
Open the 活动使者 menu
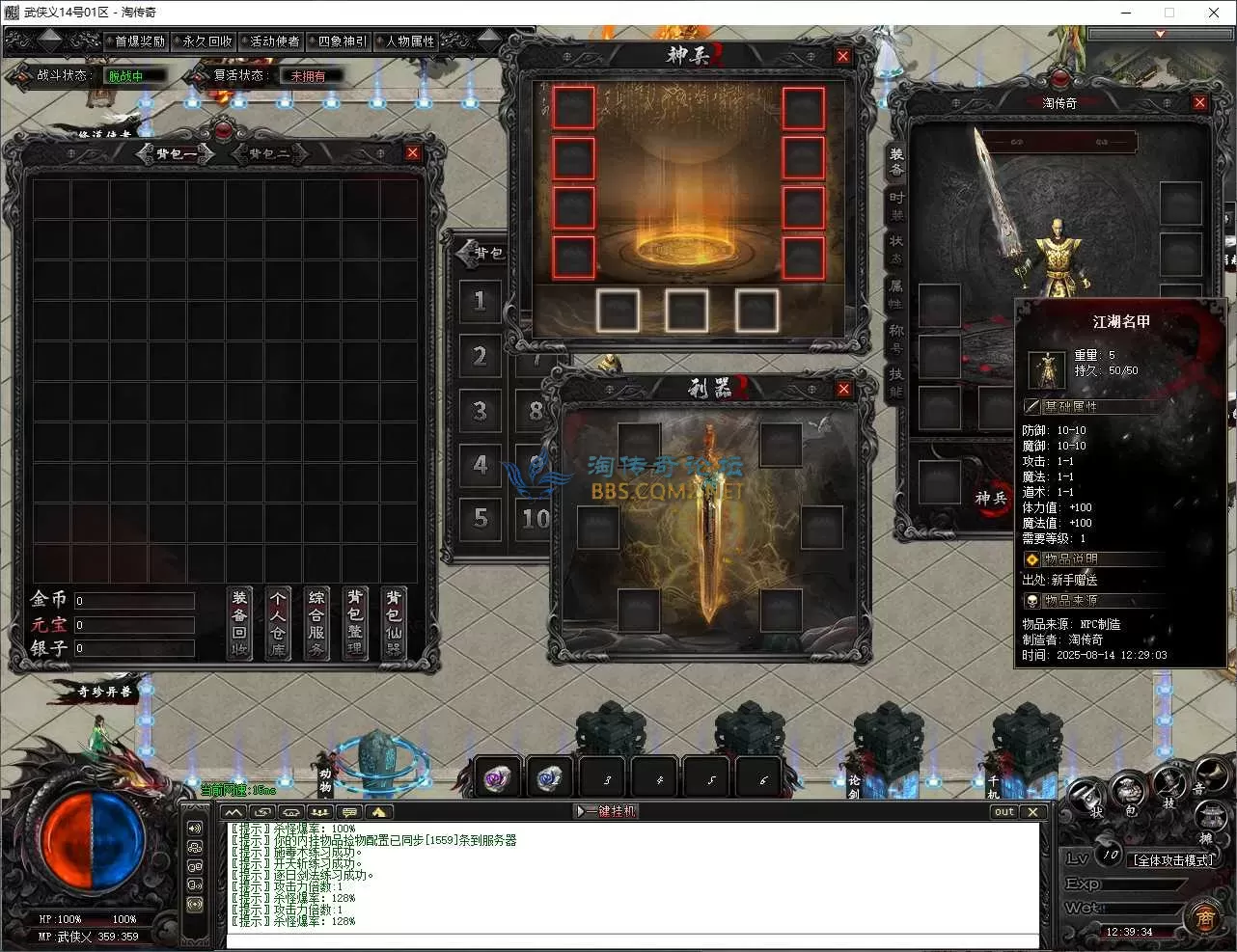tap(274, 41)
